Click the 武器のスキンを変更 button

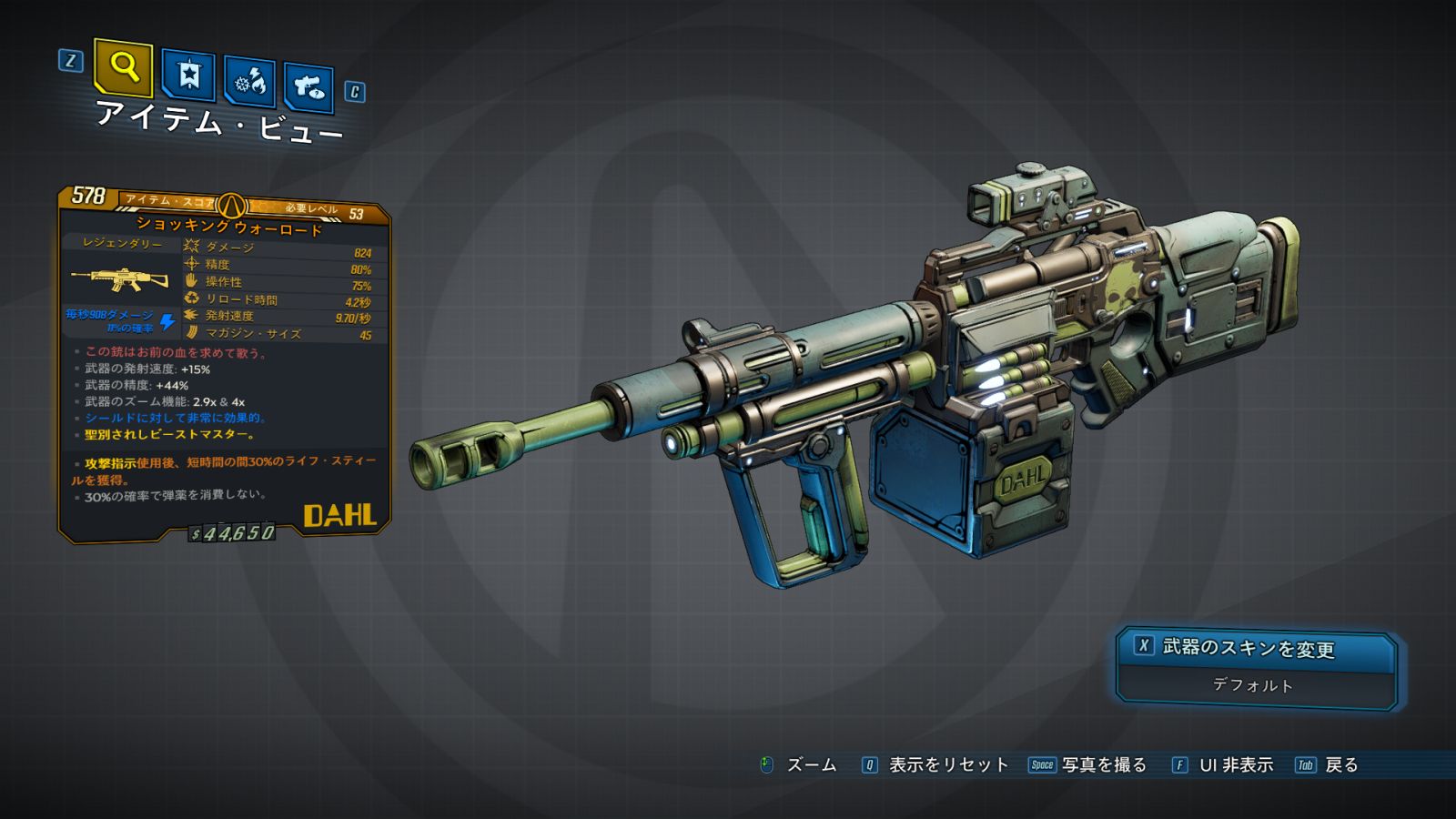tap(1255, 649)
